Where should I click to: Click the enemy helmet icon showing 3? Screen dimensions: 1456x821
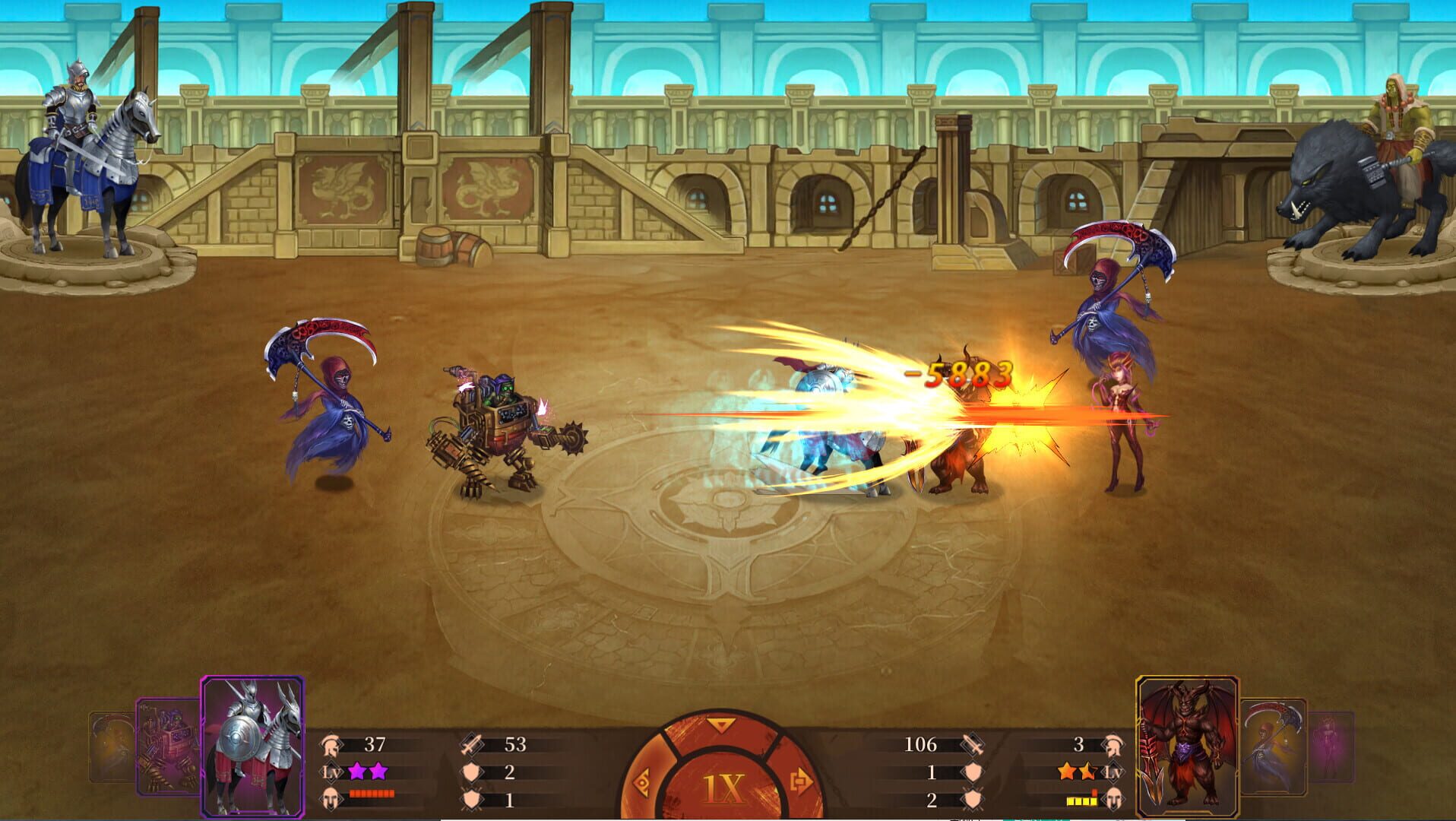tap(1114, 746)
